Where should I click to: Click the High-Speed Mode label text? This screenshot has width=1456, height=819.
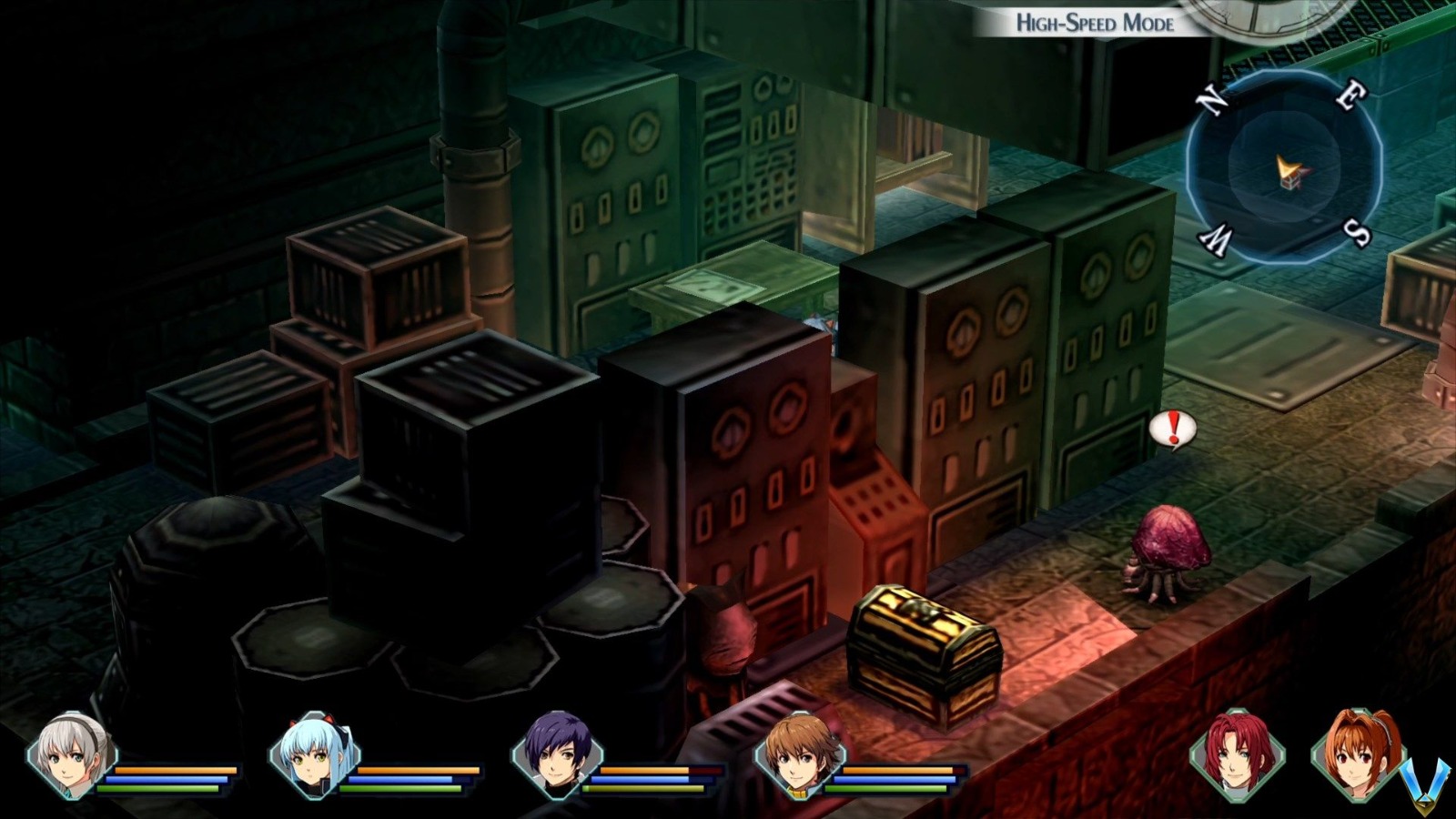coord(1095,22)
